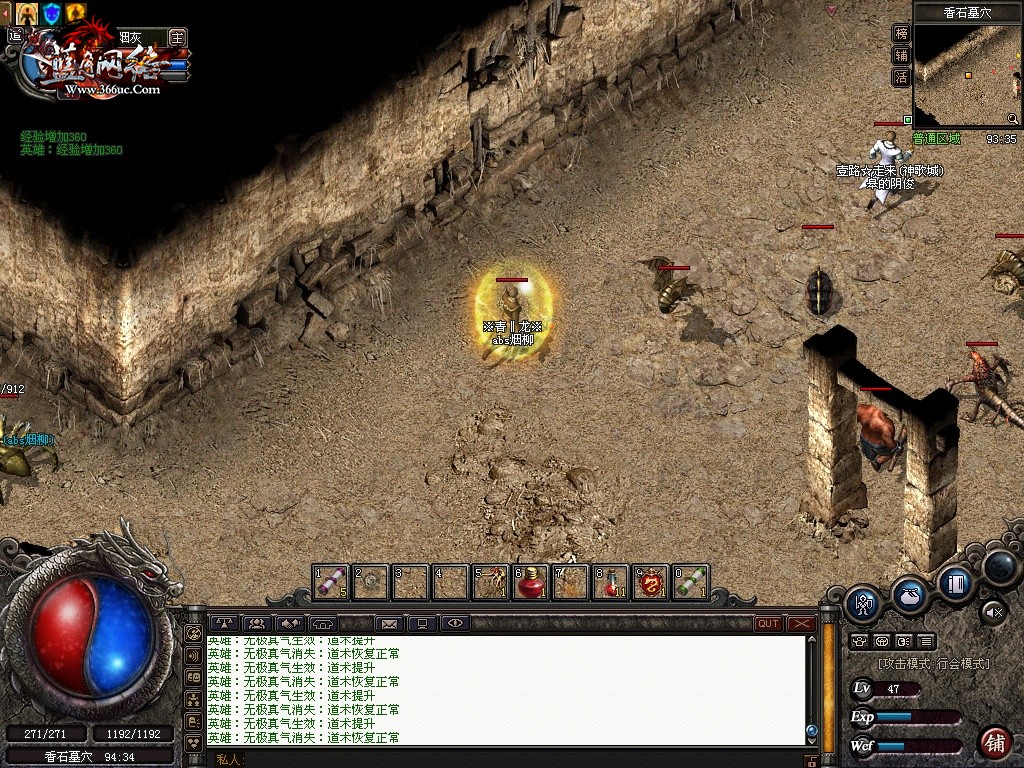Open the character equipment panel
The image size is (1024, 768).
coord(863,603)
